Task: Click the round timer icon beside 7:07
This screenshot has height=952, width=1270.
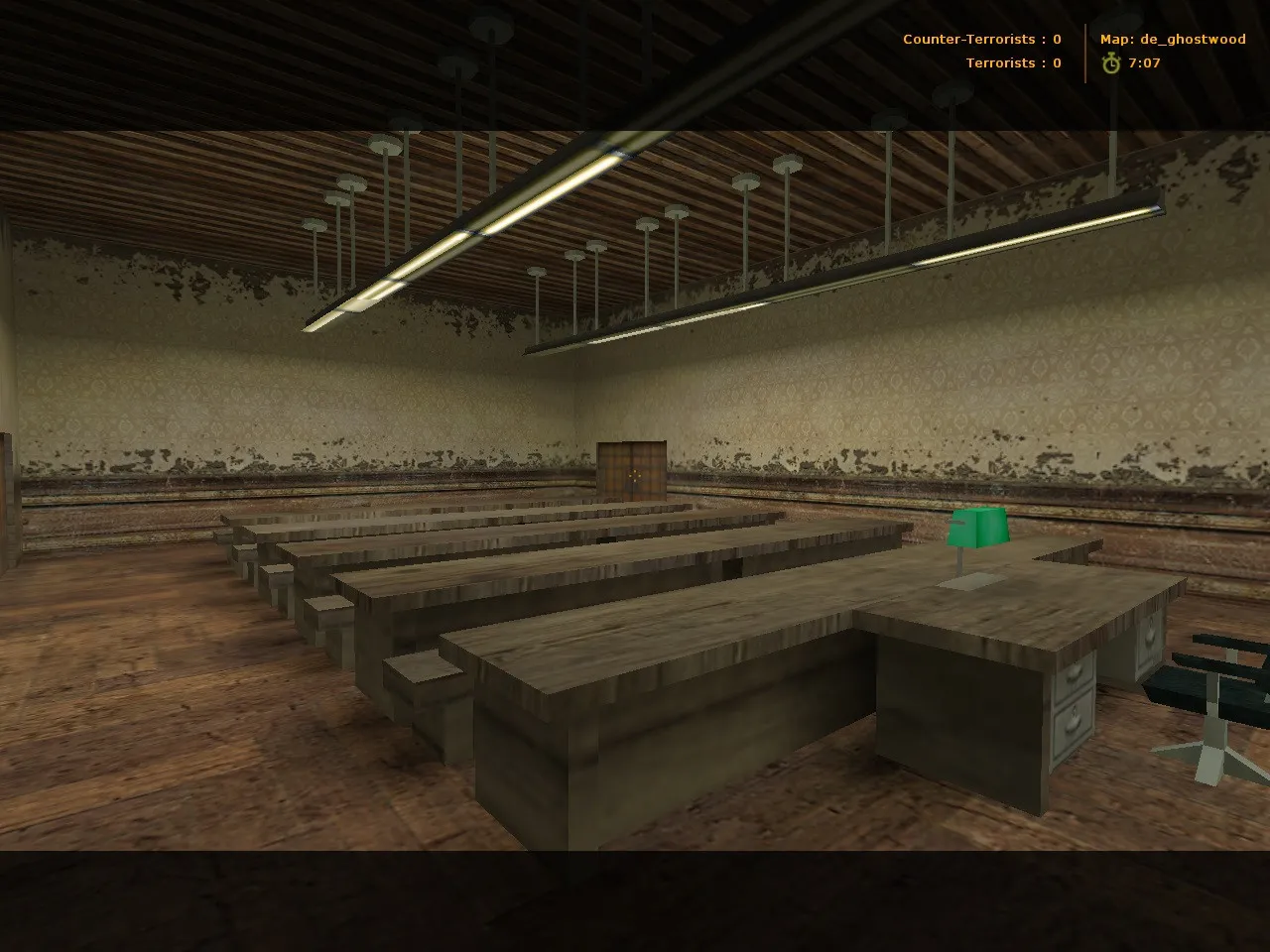Action: (1110, 63)
